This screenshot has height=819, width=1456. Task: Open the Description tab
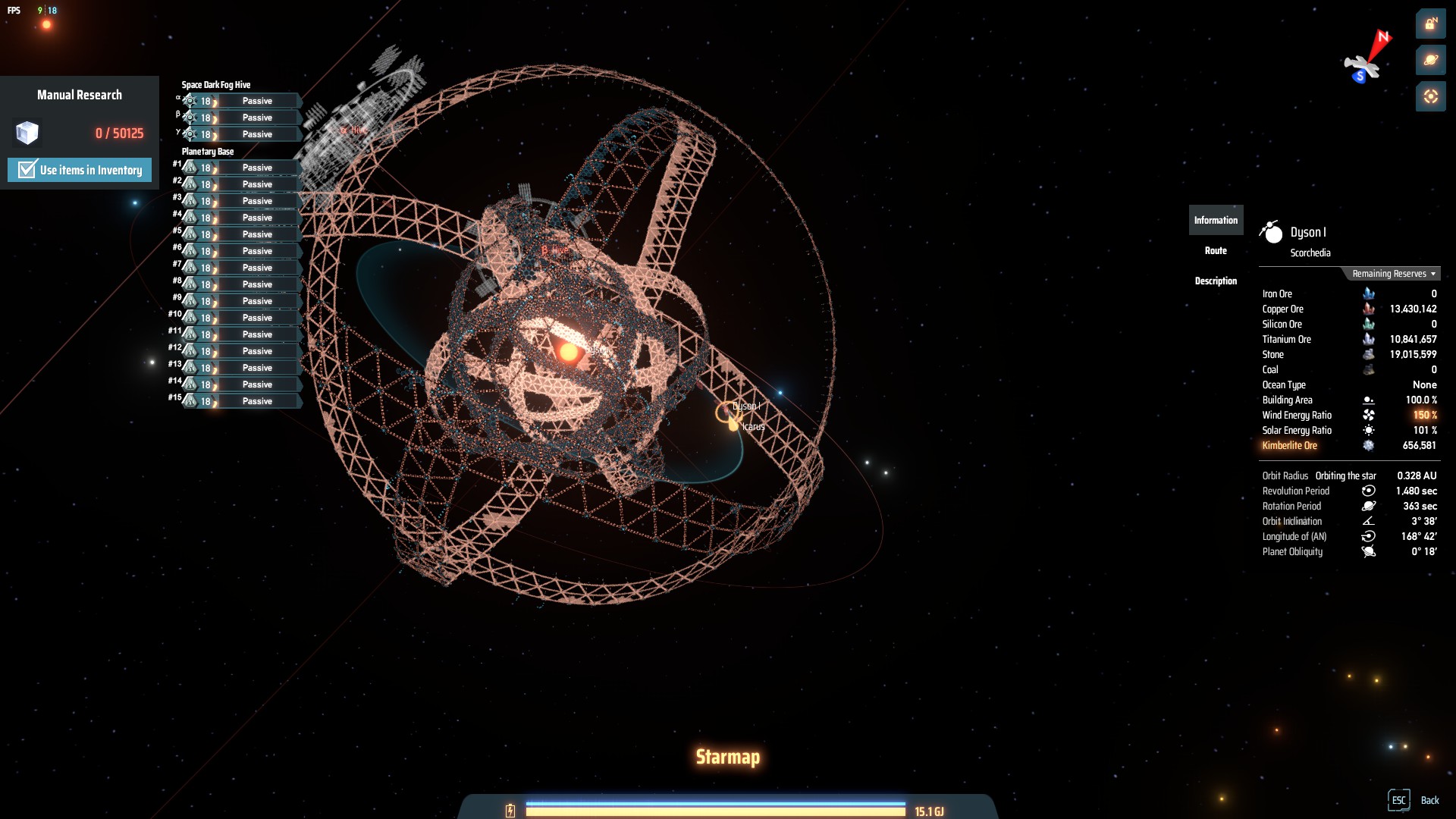[1216, 281]
